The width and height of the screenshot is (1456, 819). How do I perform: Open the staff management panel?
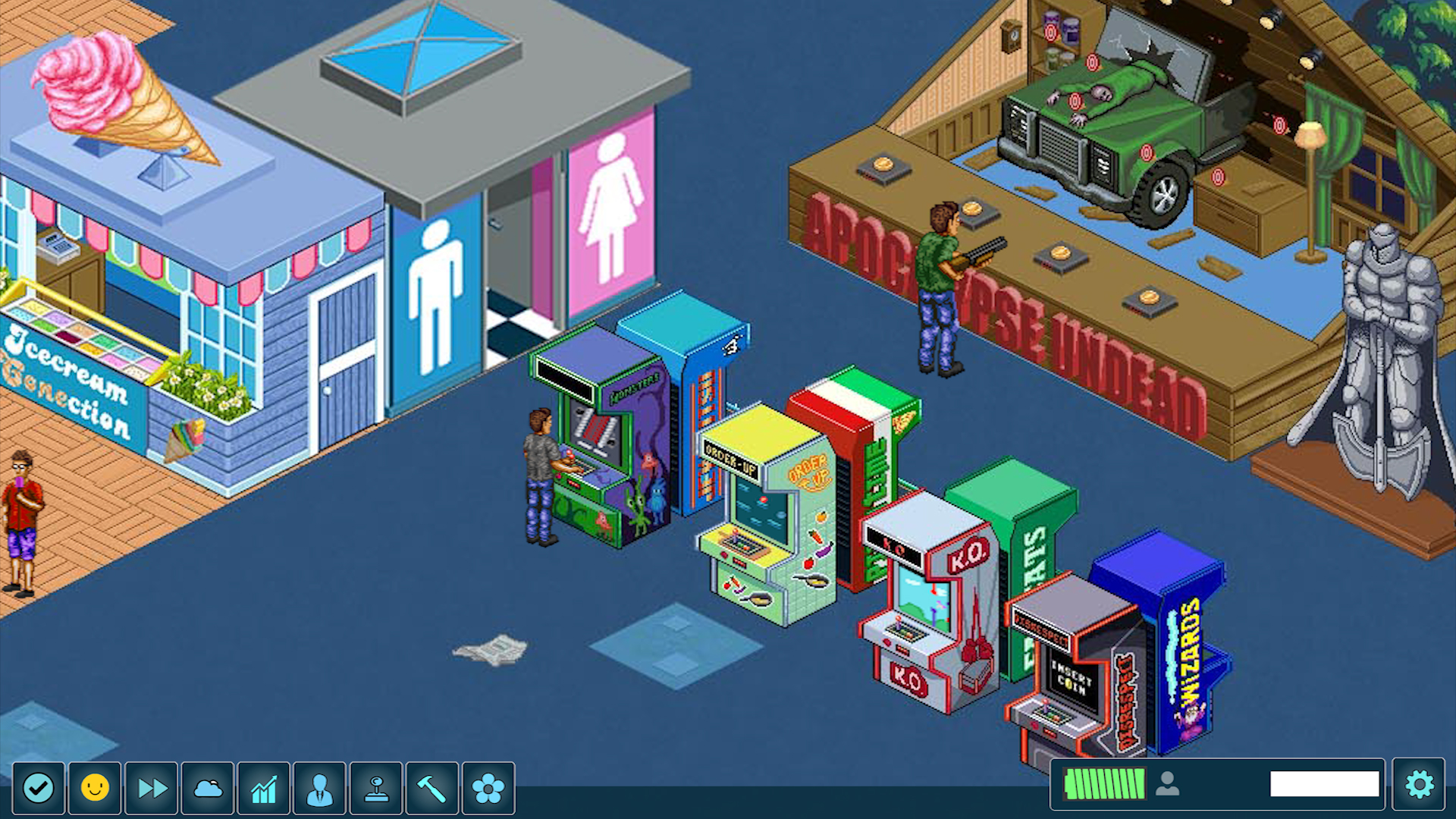[318, 786]
